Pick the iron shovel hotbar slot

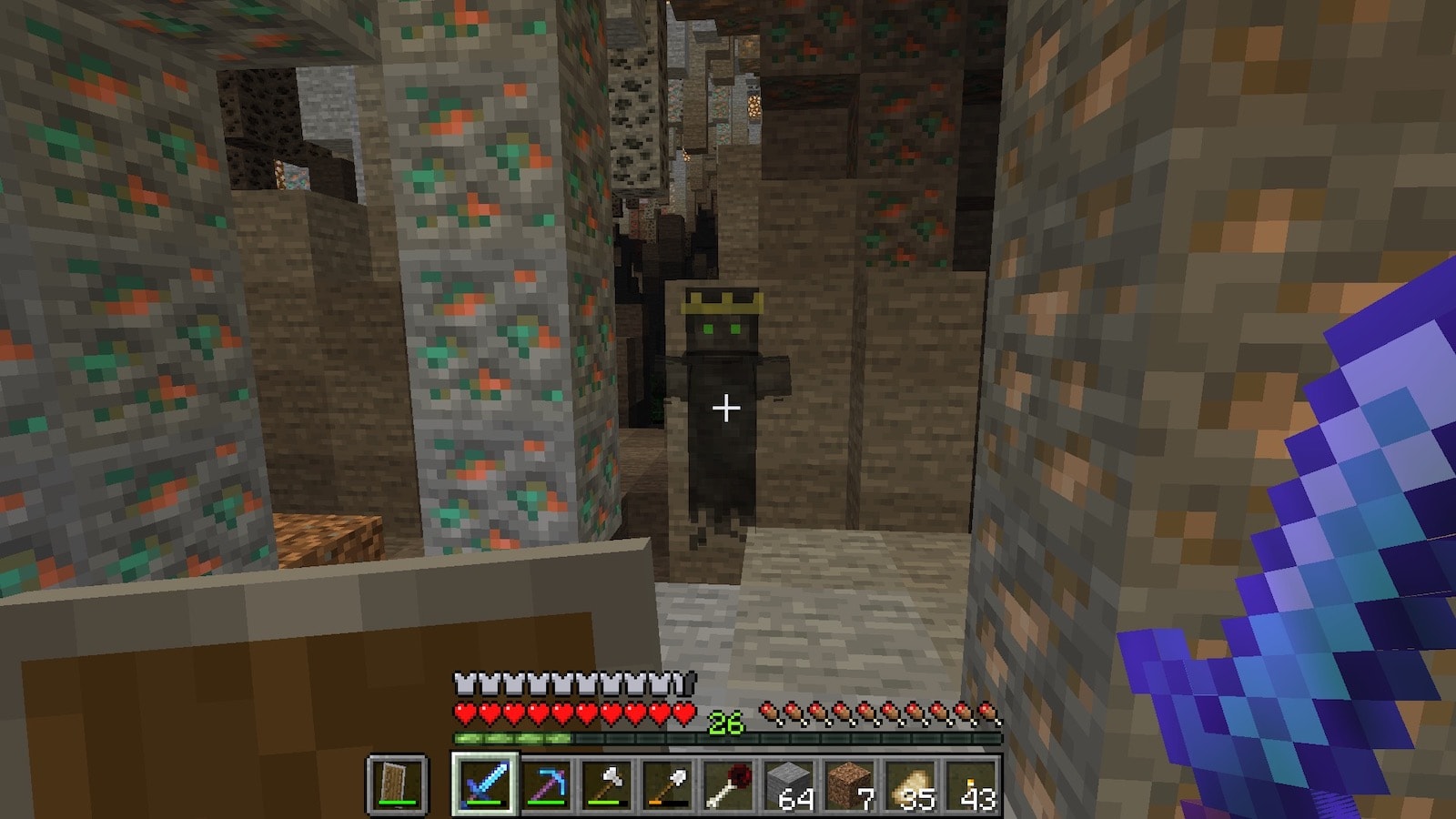[x=668, y=784]
